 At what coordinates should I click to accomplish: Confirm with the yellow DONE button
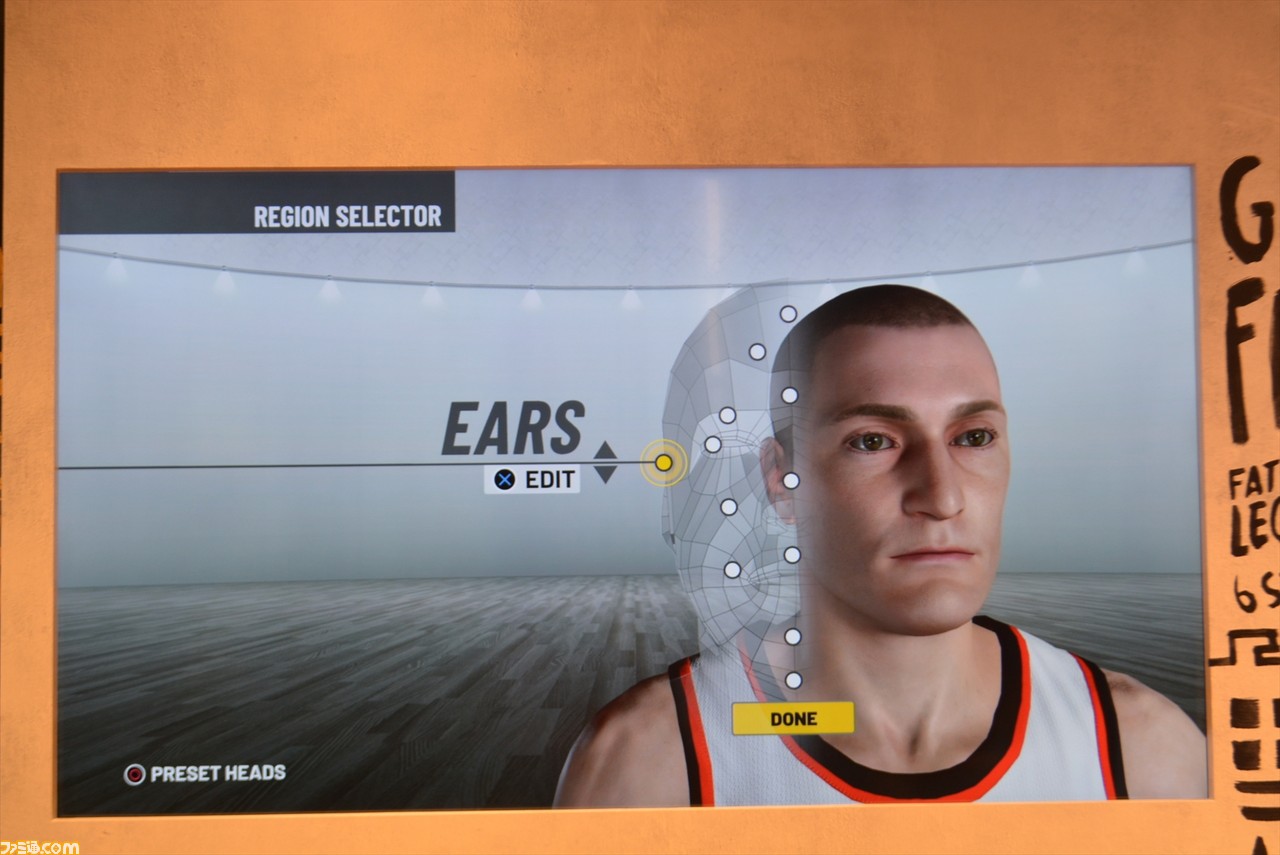pyautogui.click(x=793, y=718)
